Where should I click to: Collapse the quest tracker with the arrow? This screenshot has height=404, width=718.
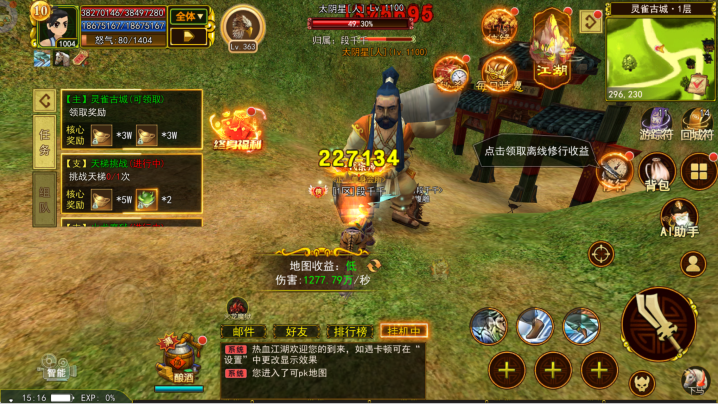point(45,101)
